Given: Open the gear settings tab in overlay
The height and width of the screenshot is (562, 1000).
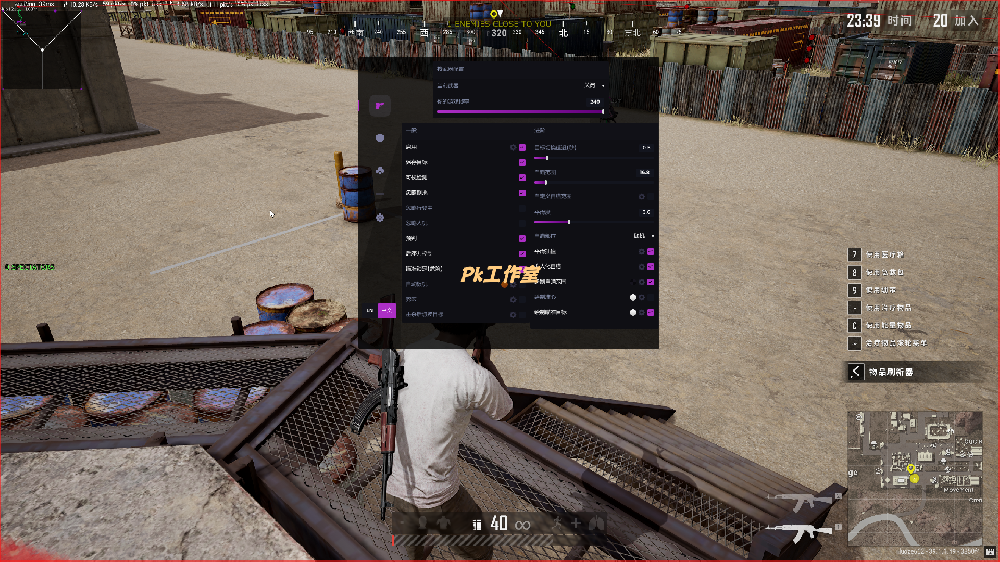Looking at the screenshot, I should pyautogui.click(x=380, y=217).
